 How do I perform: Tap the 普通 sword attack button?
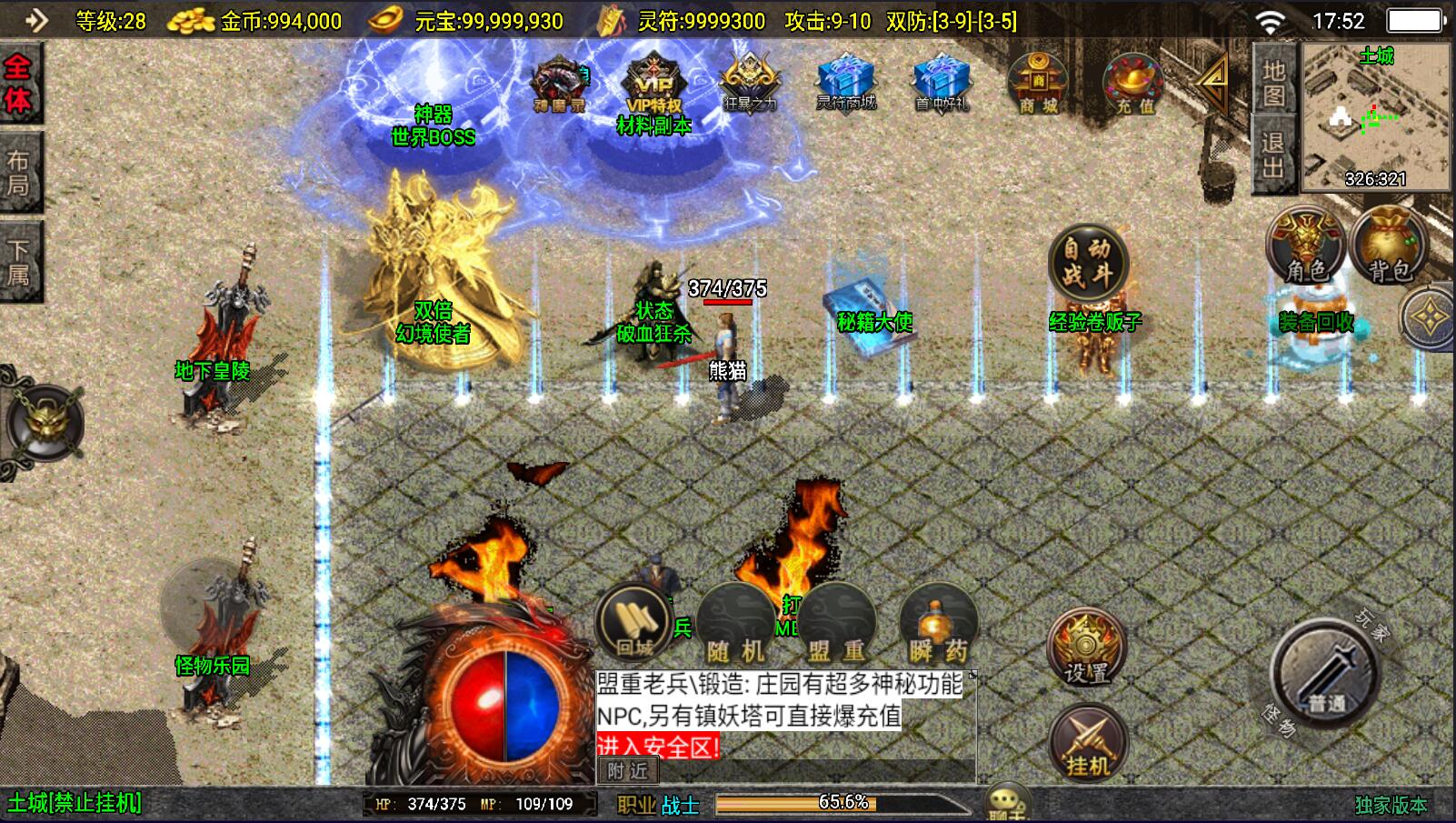pyautogui.click(x=1326, y=671)
